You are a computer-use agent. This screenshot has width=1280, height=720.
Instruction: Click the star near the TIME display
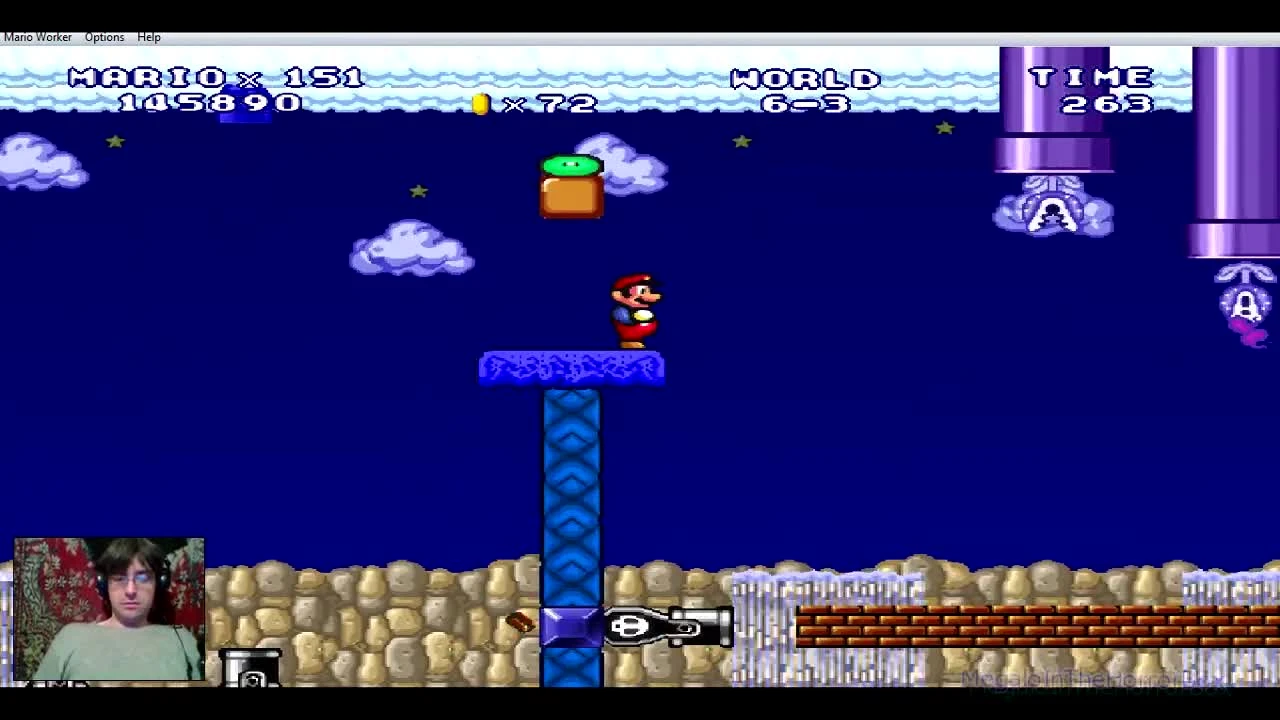tap(945, 128)
